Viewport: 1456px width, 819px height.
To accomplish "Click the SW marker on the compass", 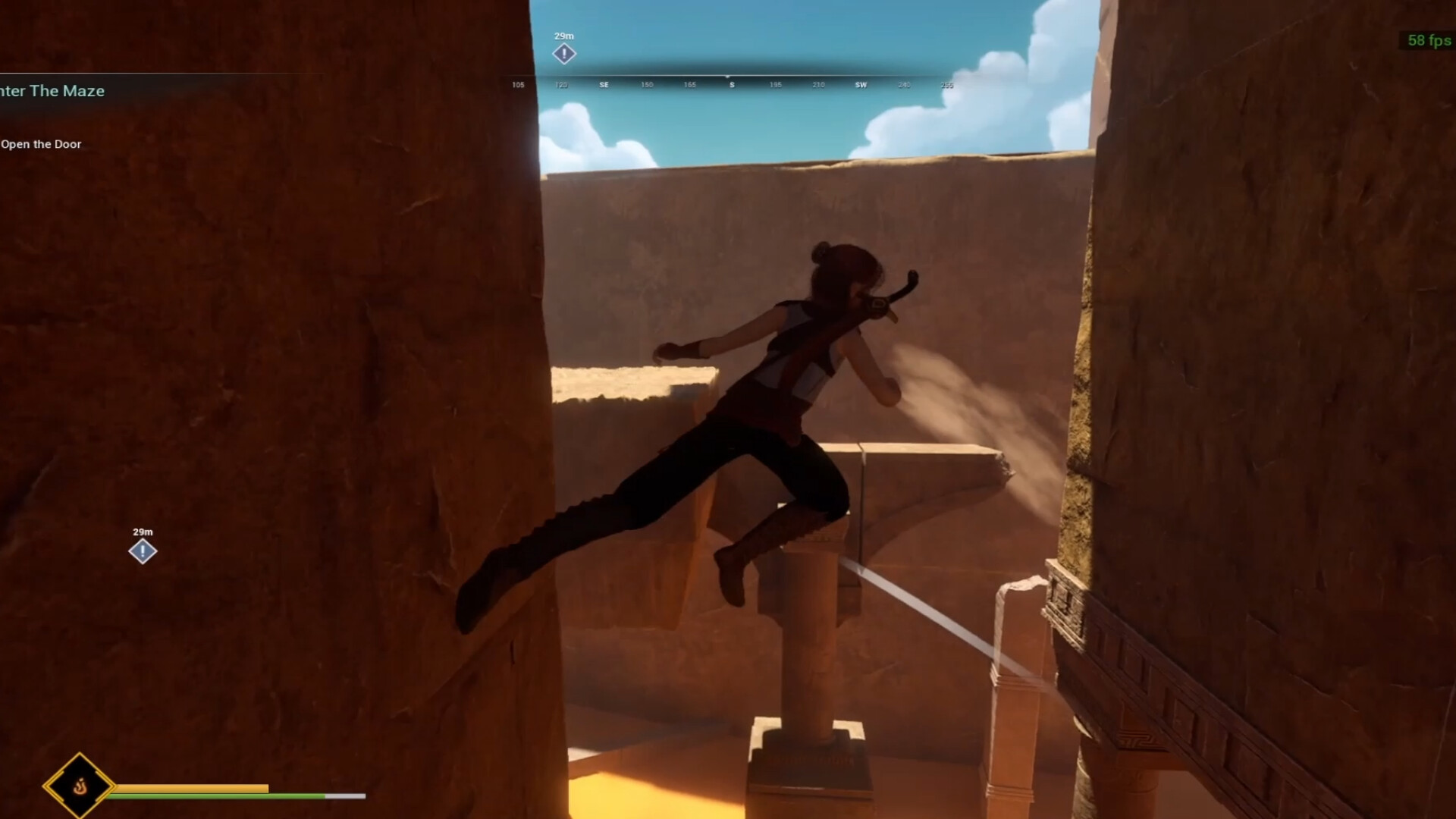I will coord(860,85).
